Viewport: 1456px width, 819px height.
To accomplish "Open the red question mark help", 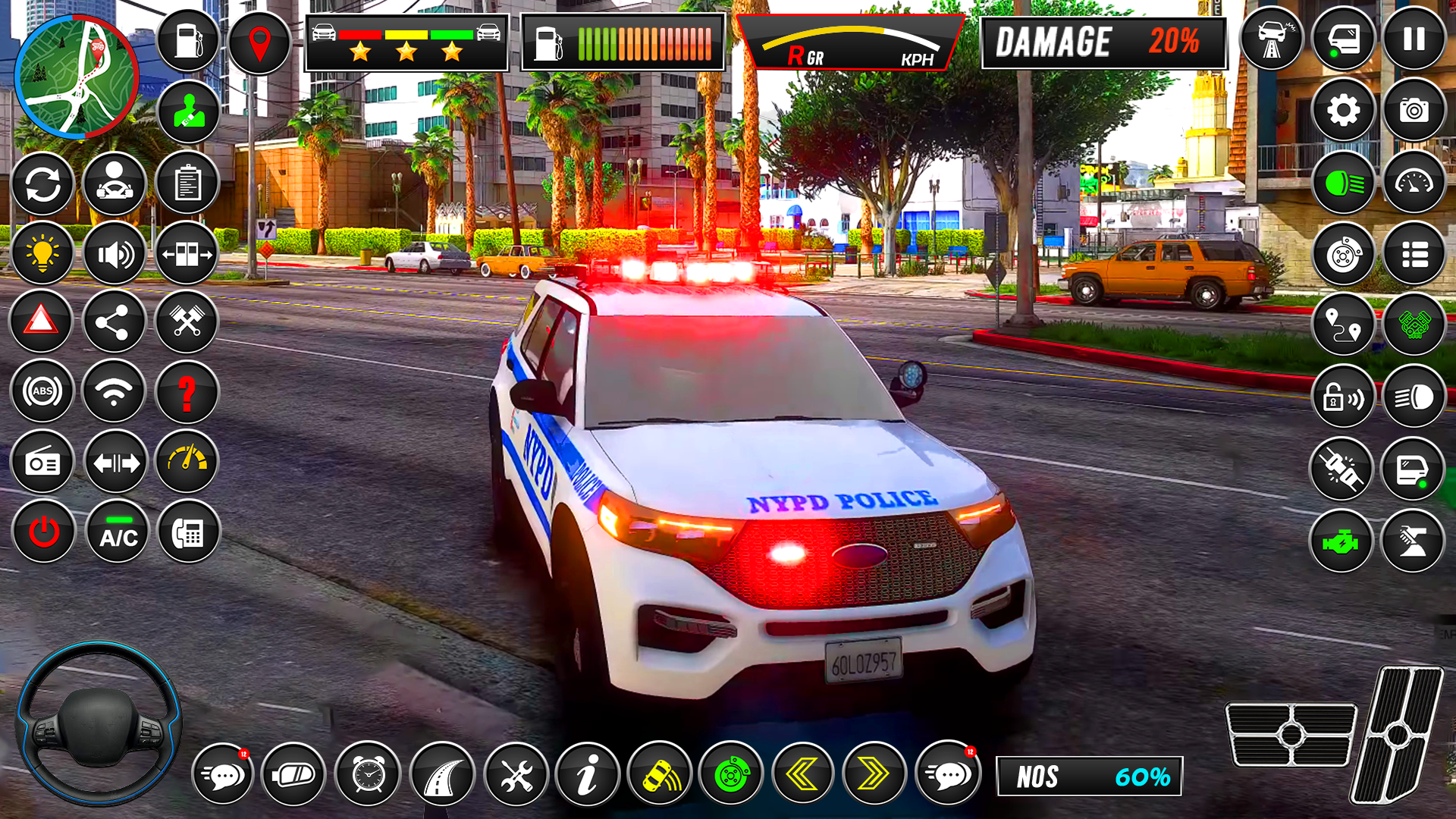I will [x=187, y=393].
